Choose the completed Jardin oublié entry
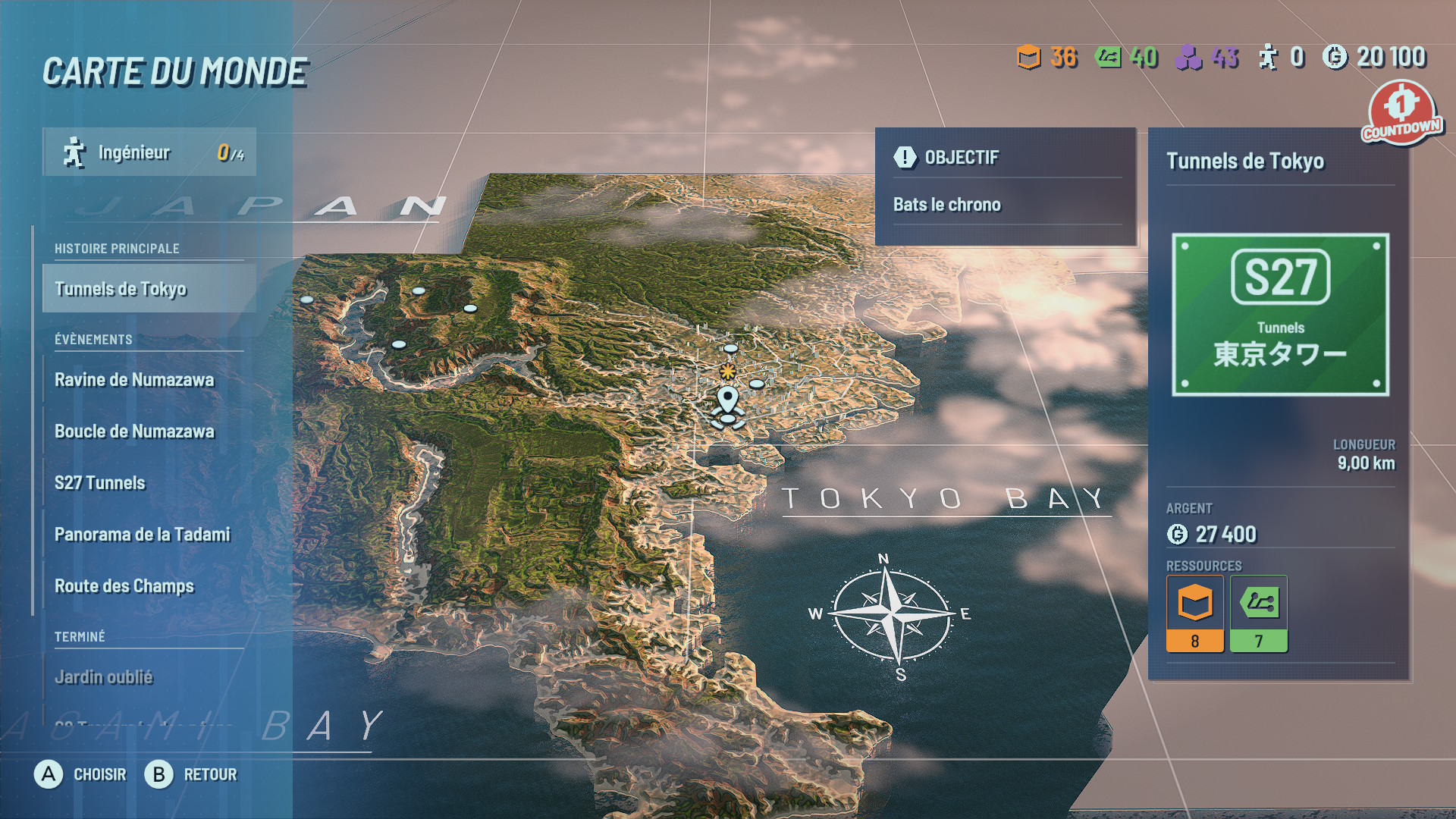Viewport: 1456px width, 819px height. (104, 677)
